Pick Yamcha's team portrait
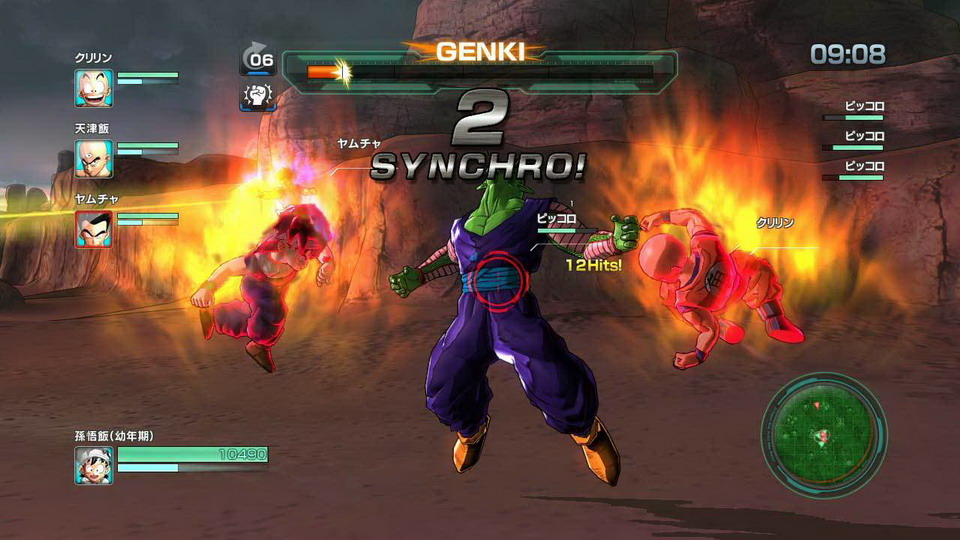The image size is (960, 540). 93,228
